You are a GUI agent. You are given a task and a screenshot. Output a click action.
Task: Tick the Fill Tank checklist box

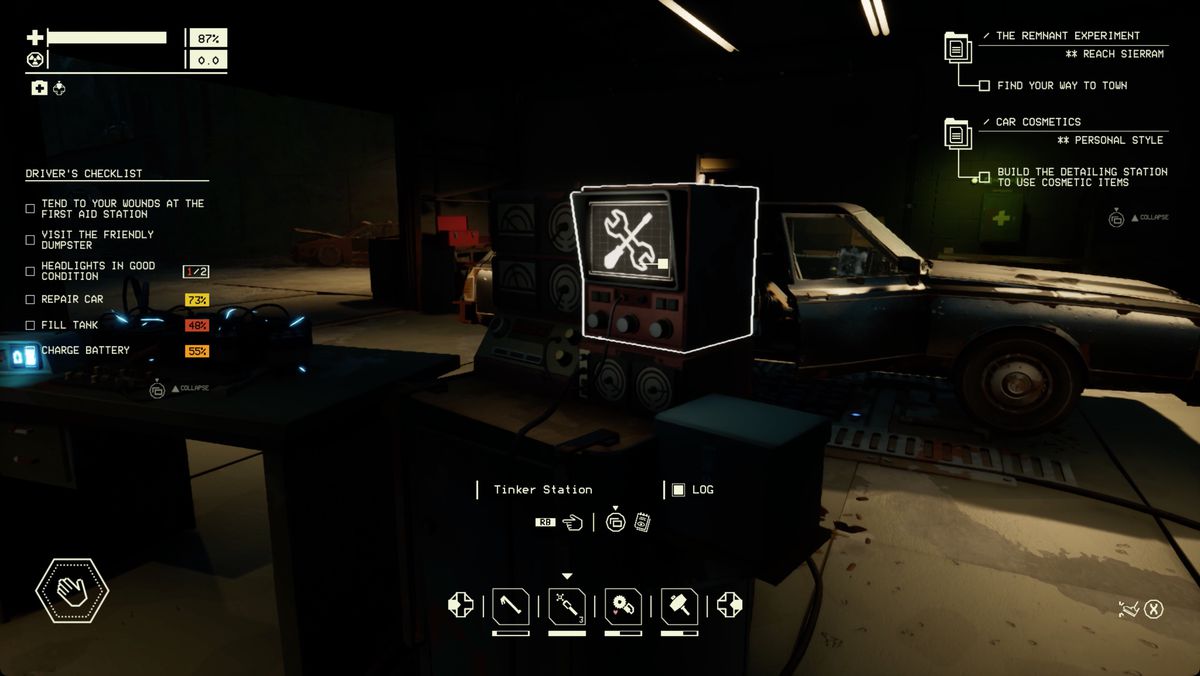point(30,325)
